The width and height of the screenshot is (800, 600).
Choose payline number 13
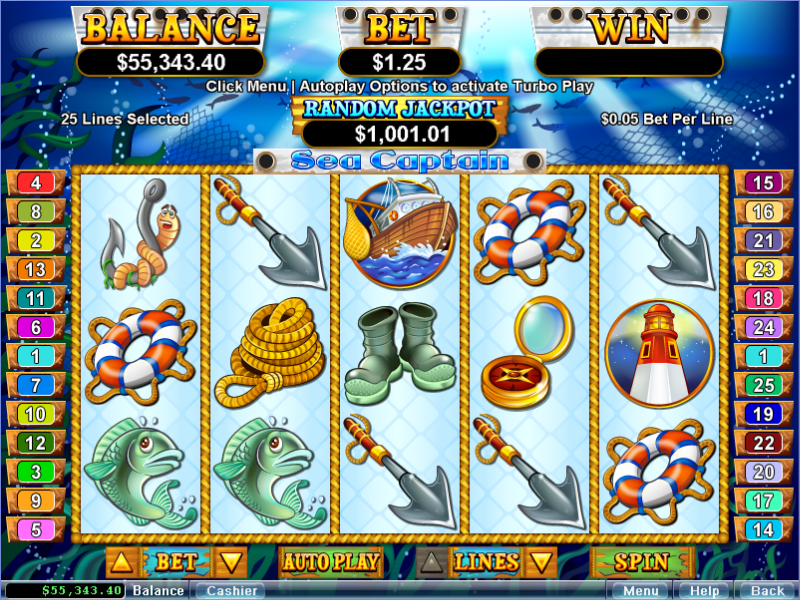(x=36, y=270)
